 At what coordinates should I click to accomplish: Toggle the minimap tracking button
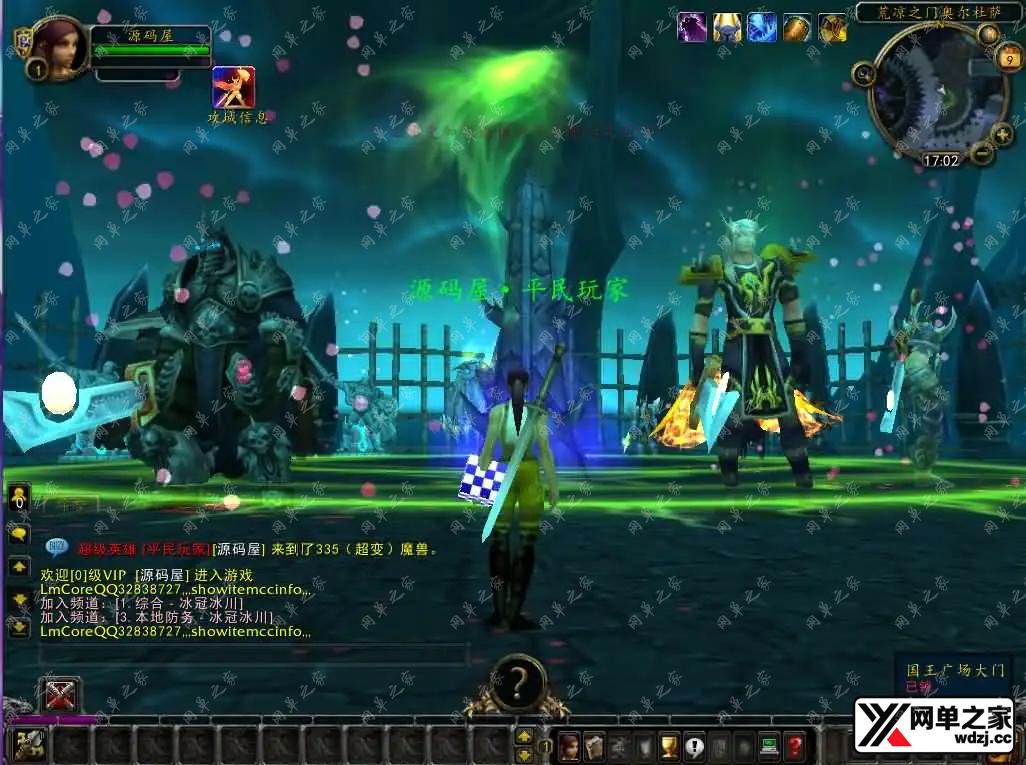[863, 74]
